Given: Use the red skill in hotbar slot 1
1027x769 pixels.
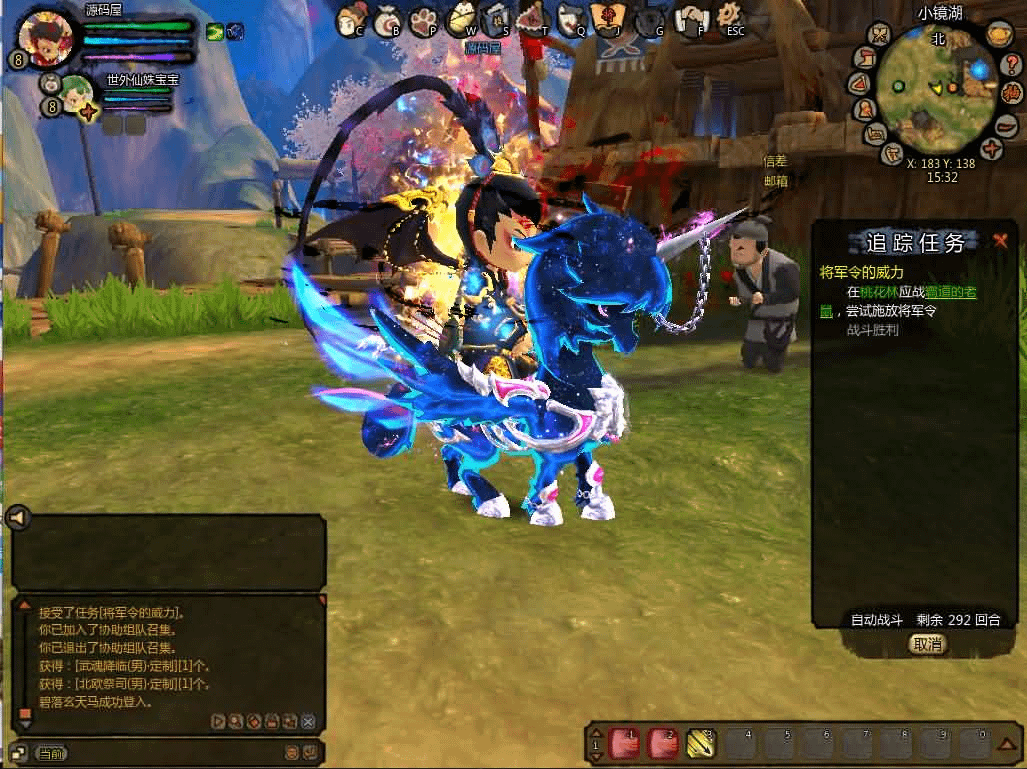Looking at the screenshot, I should coord(623,742).
